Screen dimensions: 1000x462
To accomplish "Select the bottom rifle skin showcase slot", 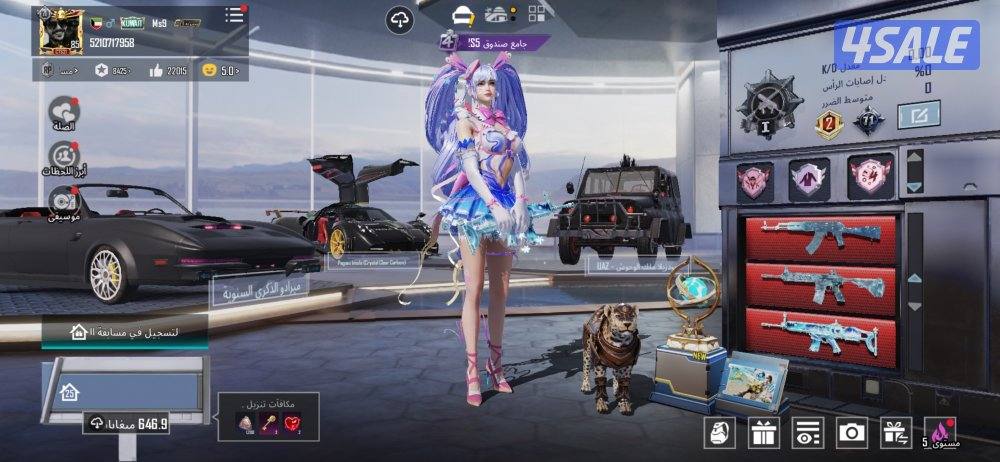I will (x=820, y=332).
